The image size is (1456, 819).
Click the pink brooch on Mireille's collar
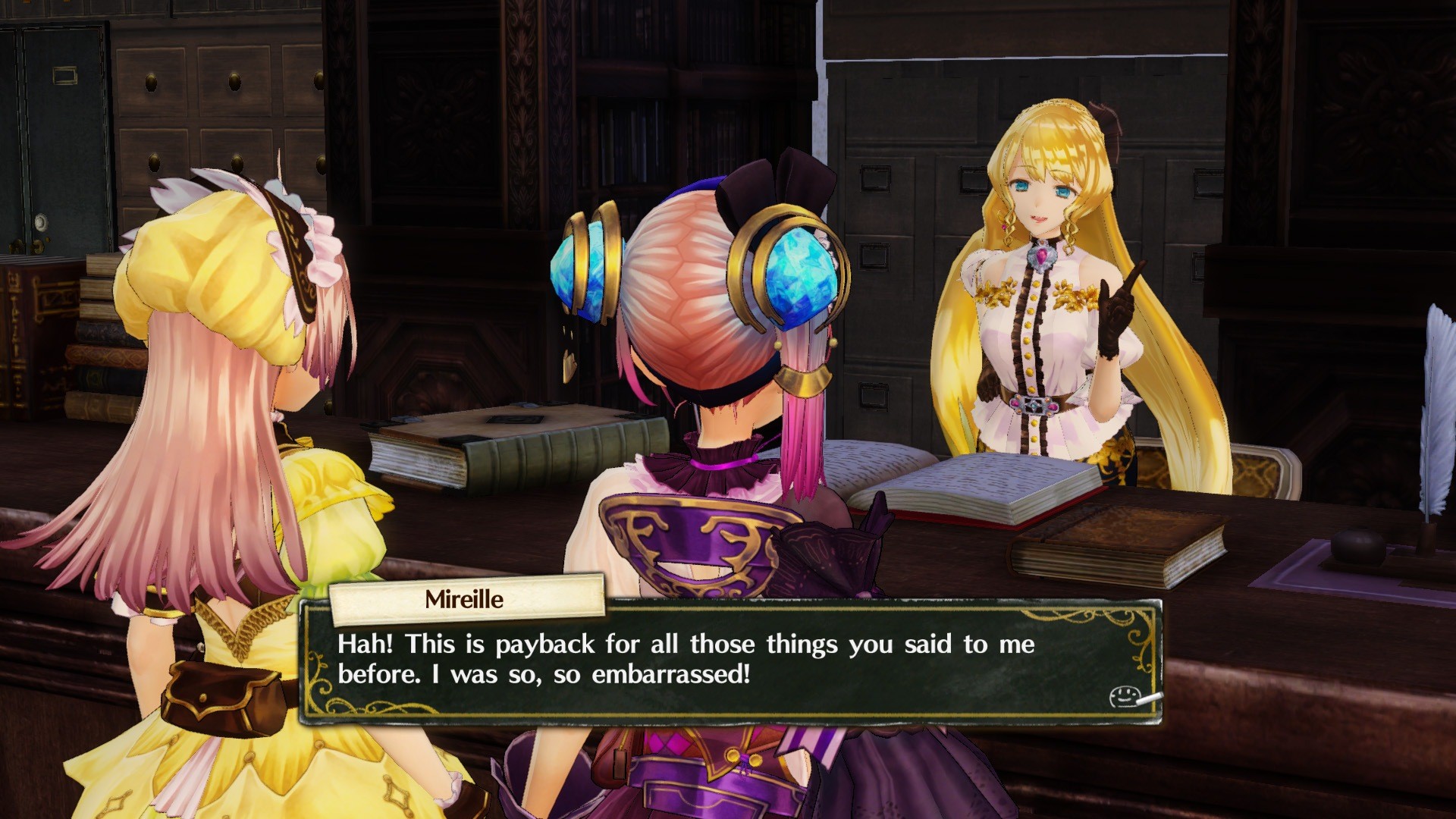pyautogui.click(x=1043, y=254)
